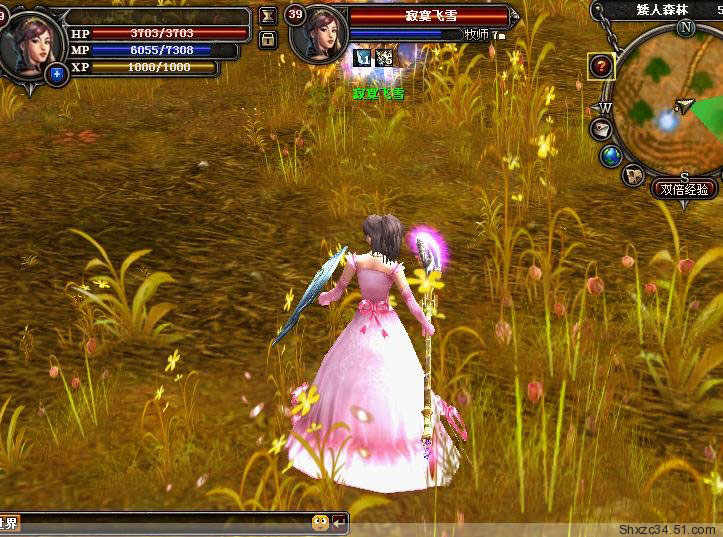Click the 双倍经验 double experience button

[684, 189]
